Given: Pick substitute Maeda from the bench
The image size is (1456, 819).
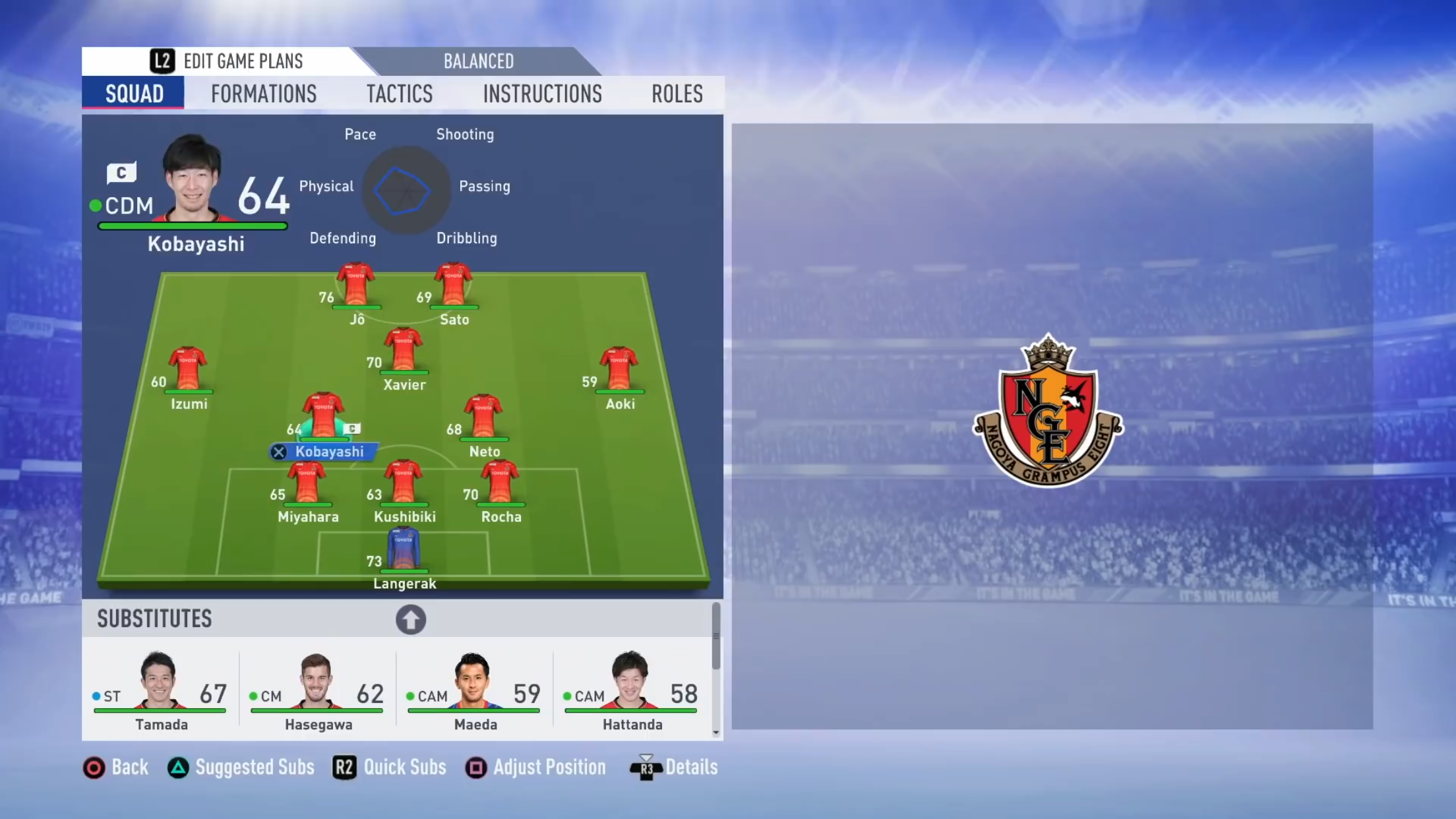Looking at the screenshot, I should click(x=474, y=690).
